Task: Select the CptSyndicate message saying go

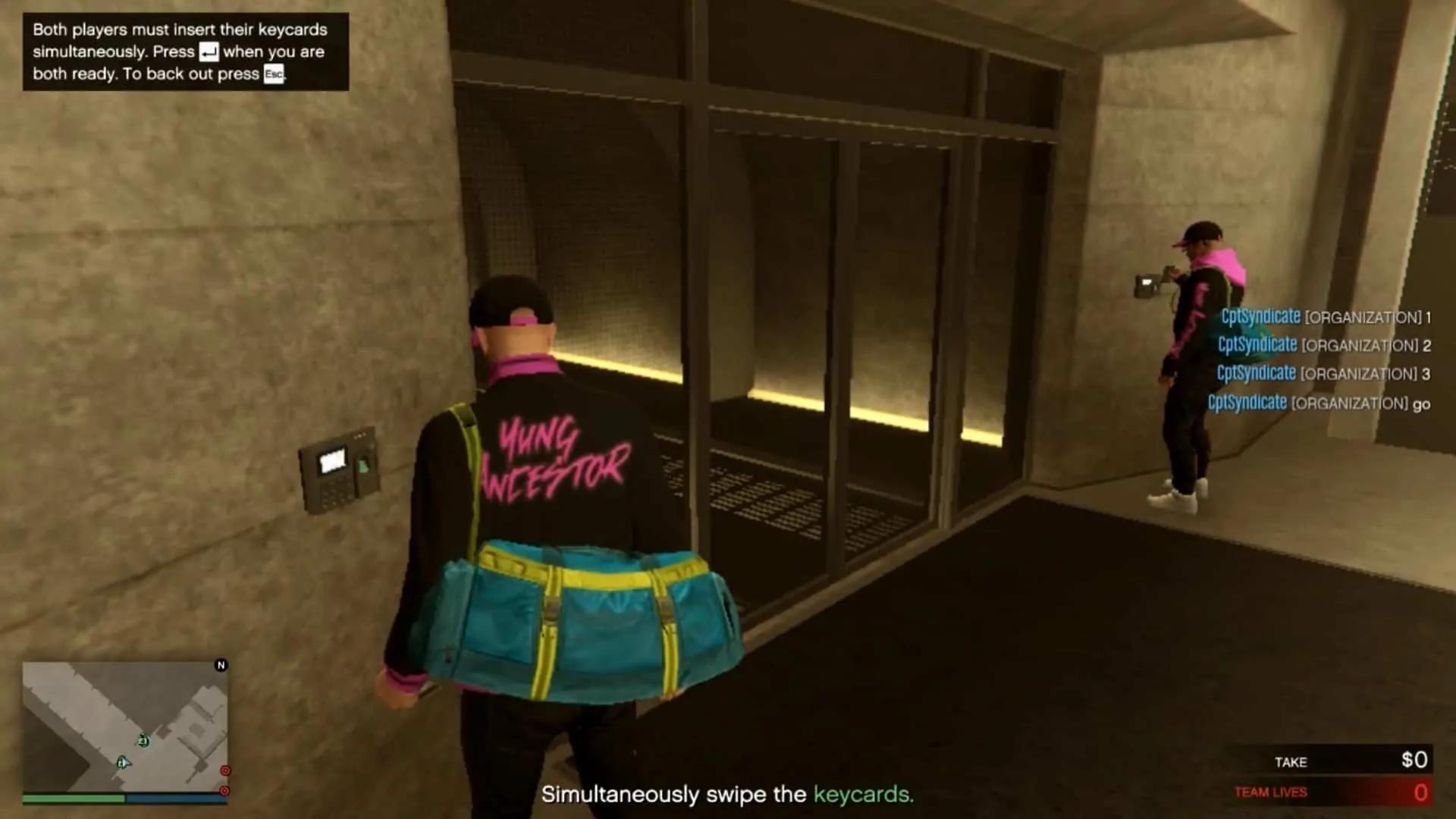Action: 1319,403
